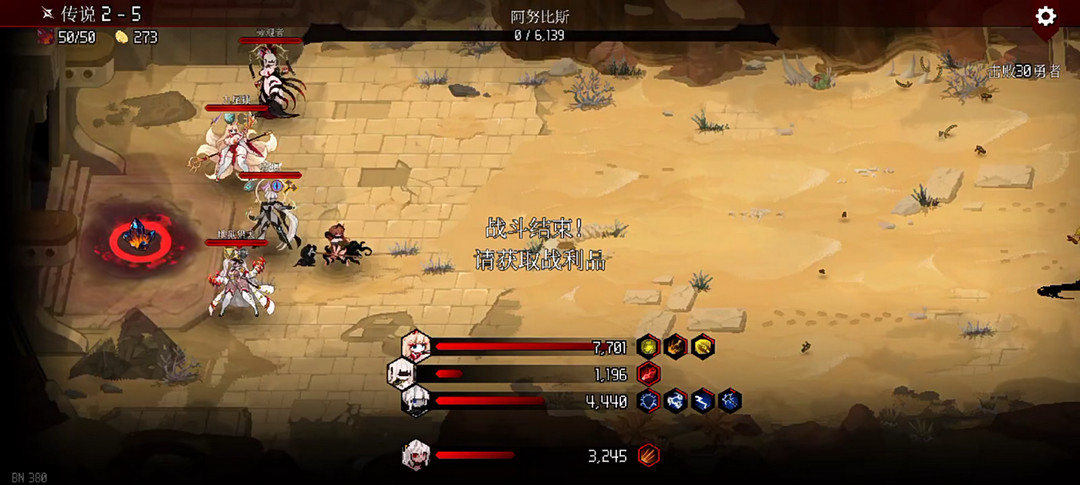Open the settings gear menu
Image resolution: width=1080 pixels, height=485 pixels.
coord(1046,16)
